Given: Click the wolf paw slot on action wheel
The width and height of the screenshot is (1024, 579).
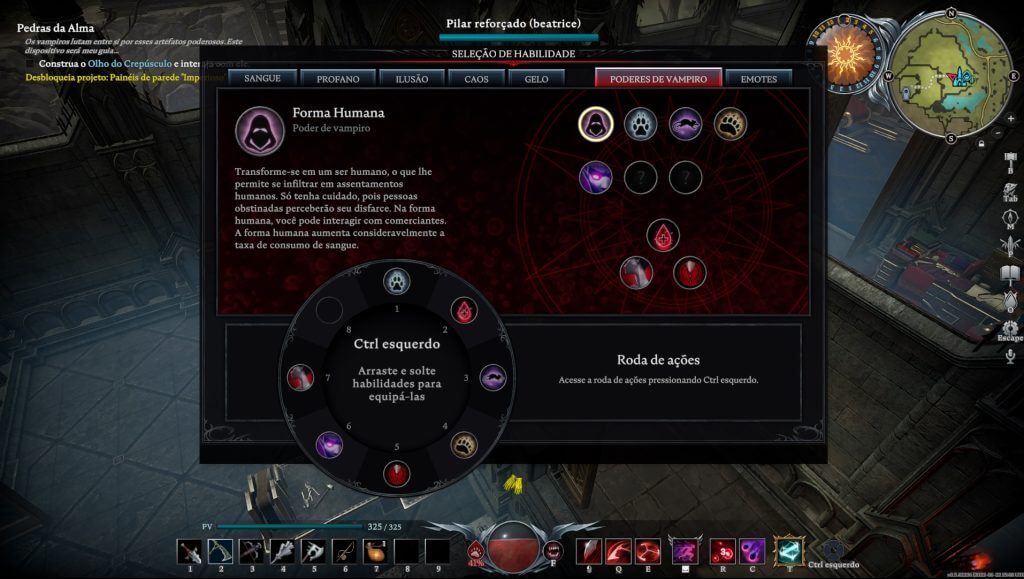Looking at the screenshot, I should [397, 282].
